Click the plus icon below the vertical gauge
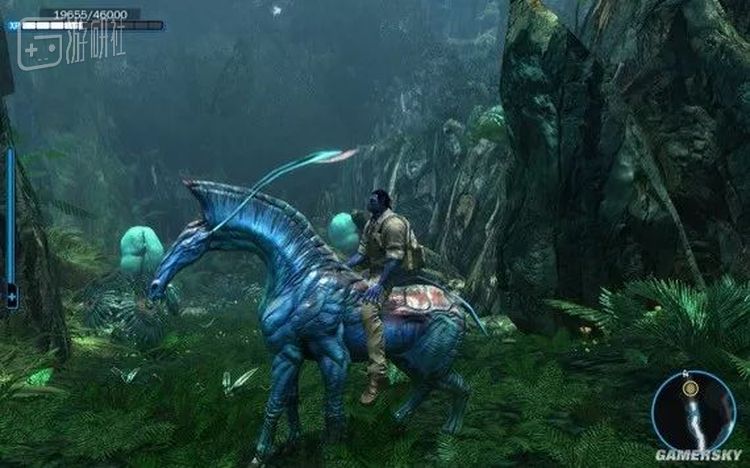Viewport: 750px width, 468px height. (x=12, y=298)
